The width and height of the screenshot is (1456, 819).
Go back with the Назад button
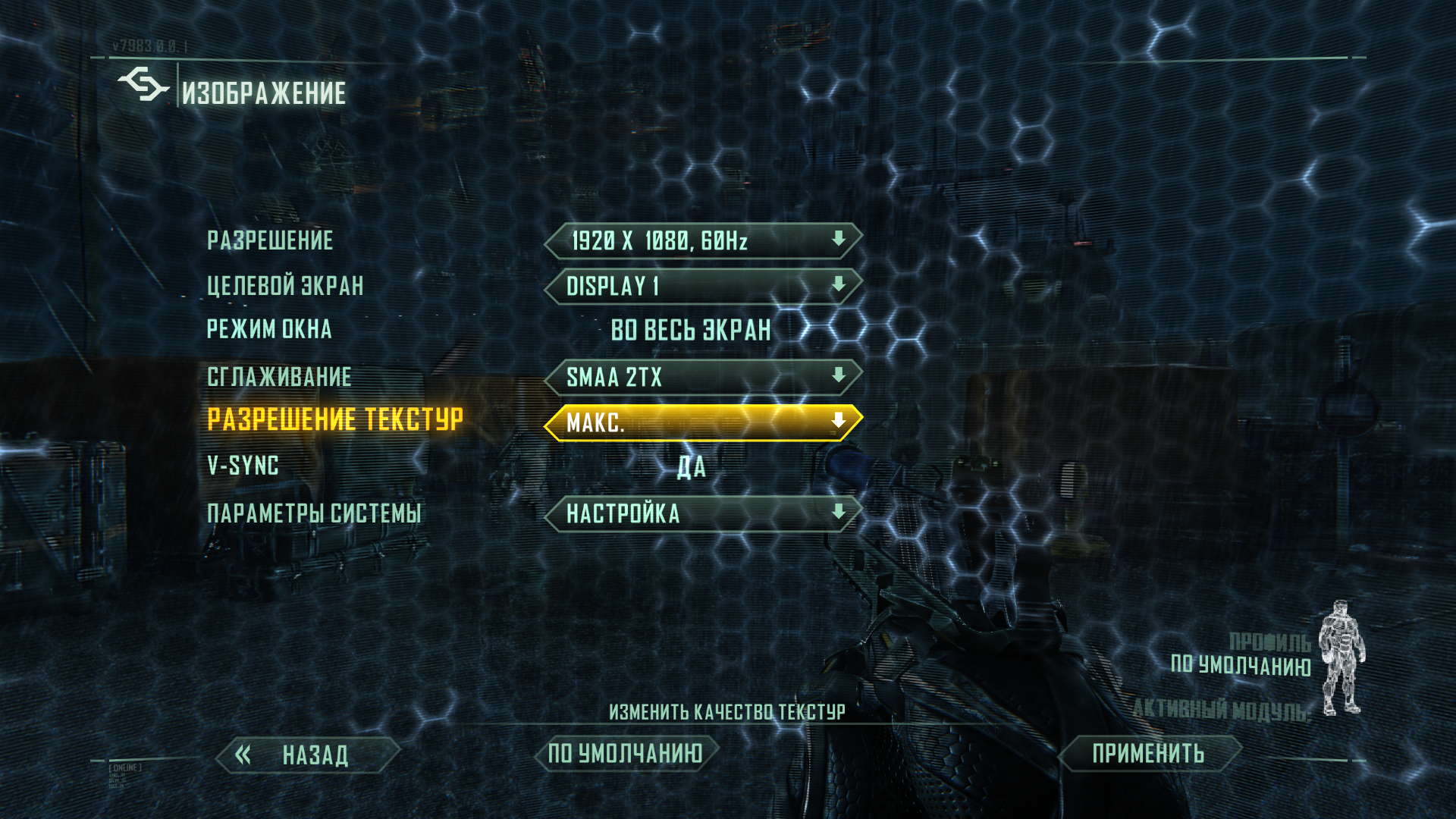click(307, 755)
